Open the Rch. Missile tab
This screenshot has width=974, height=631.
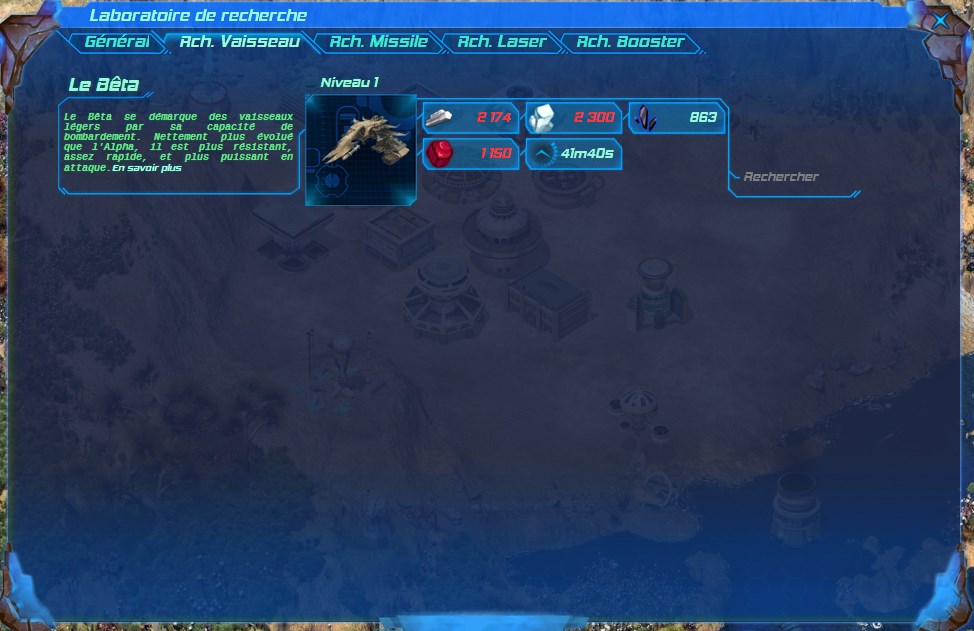coord(378,42)
